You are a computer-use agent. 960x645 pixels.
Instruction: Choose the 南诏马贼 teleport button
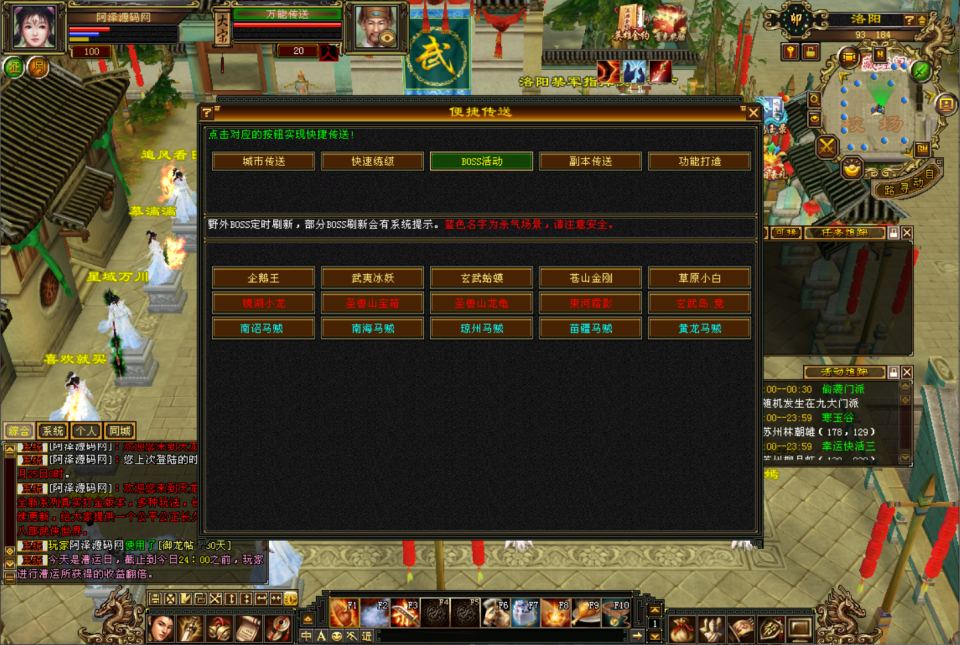[x=263, y=327]
